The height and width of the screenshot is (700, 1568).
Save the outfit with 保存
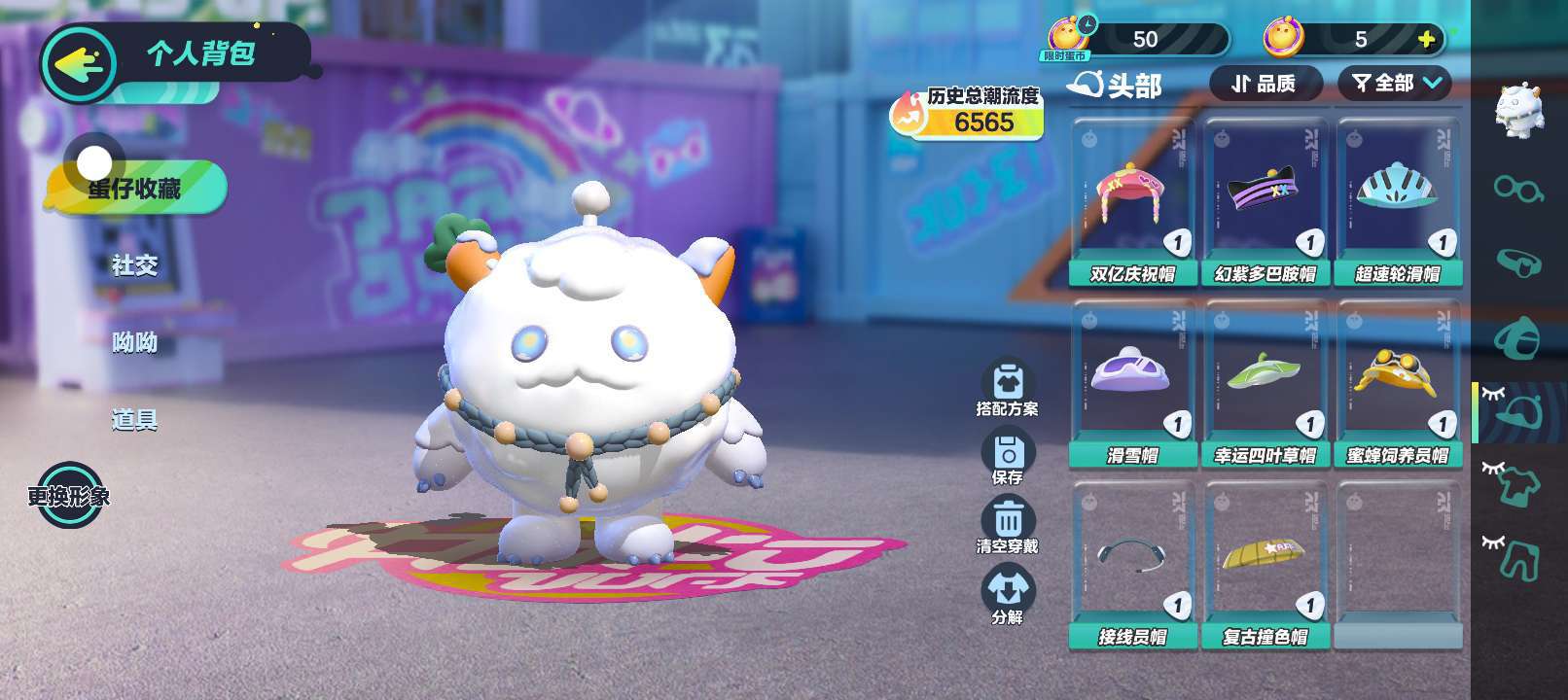pos(1008,458)
